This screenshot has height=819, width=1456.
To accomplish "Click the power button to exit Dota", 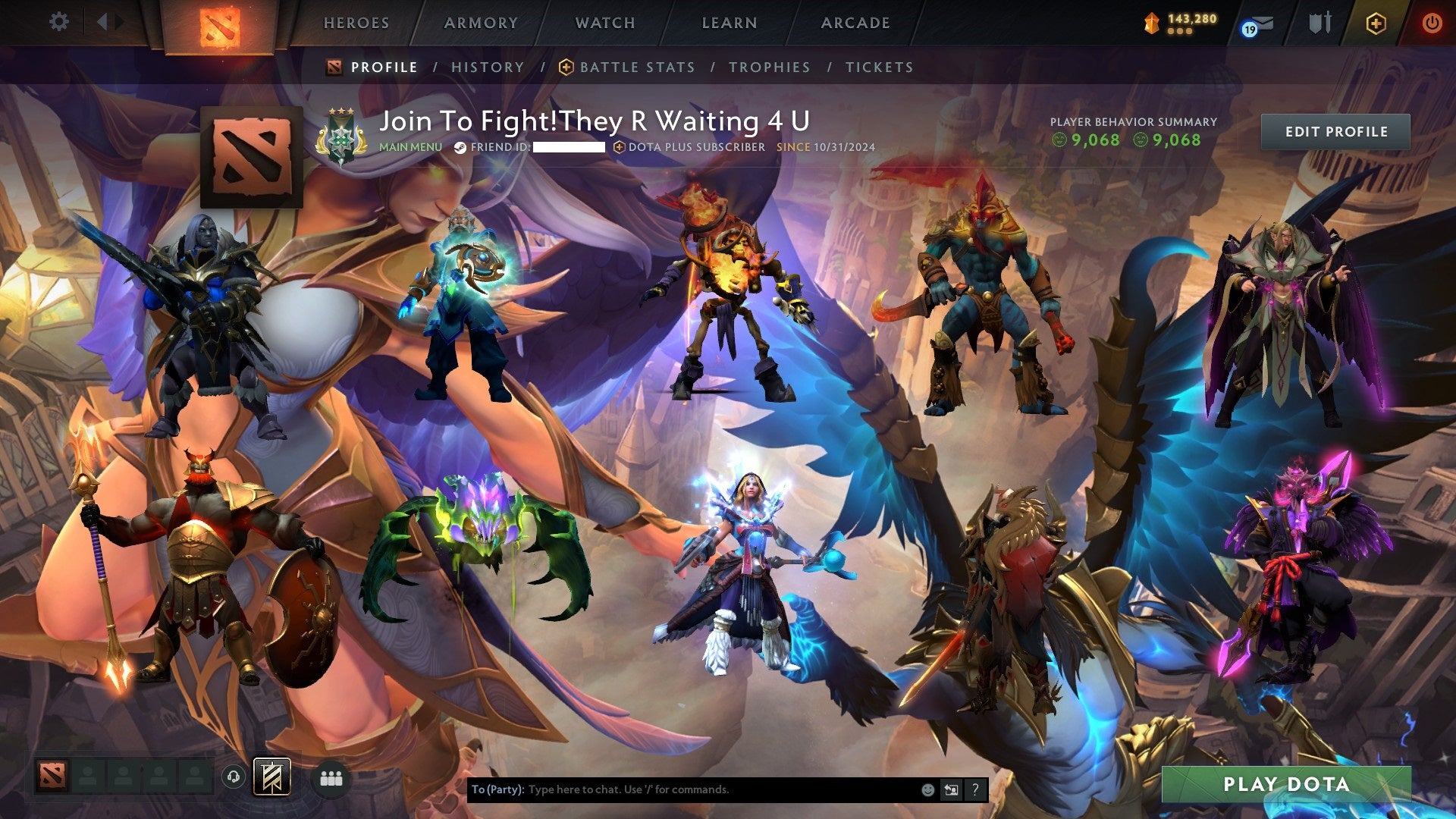I will click(x=1432, y=22).
